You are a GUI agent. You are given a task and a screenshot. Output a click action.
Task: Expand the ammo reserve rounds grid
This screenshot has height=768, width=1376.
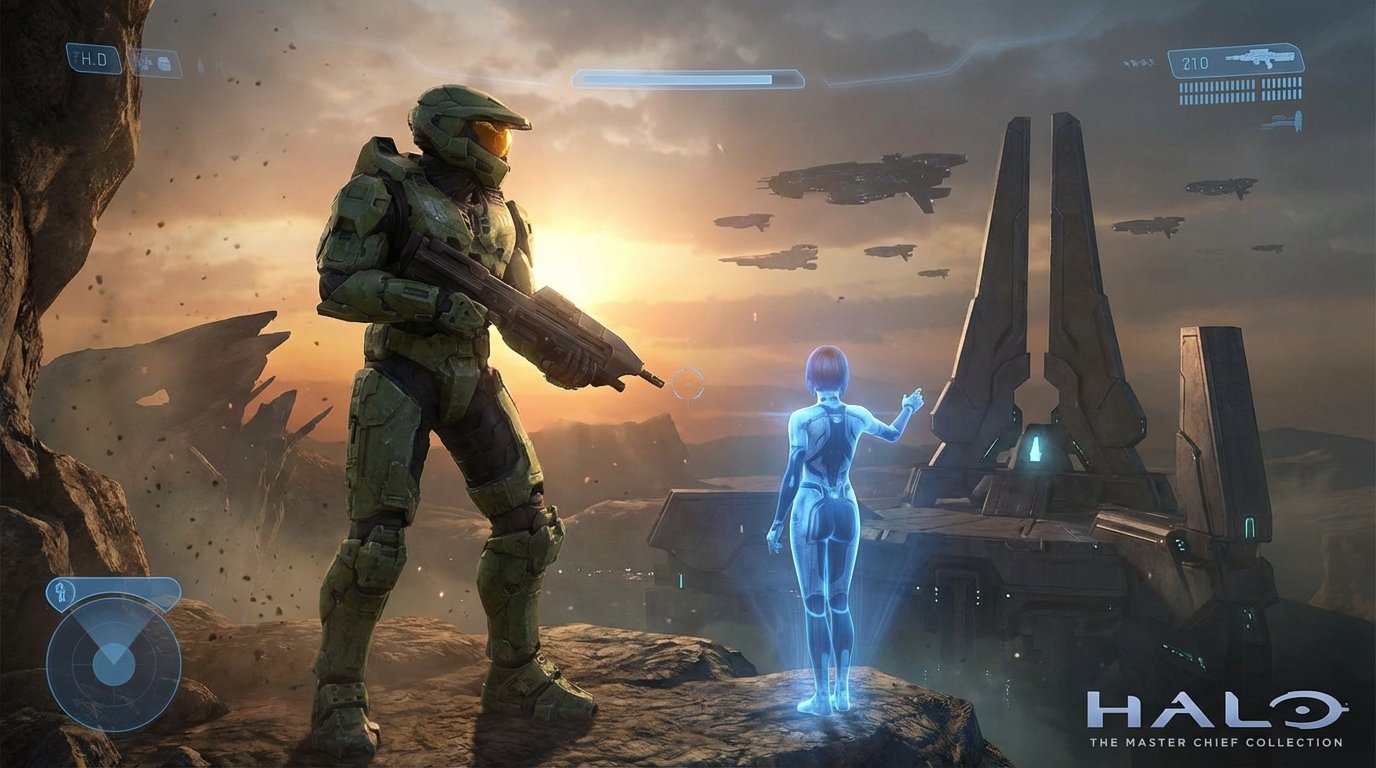tap(1240, 90)
